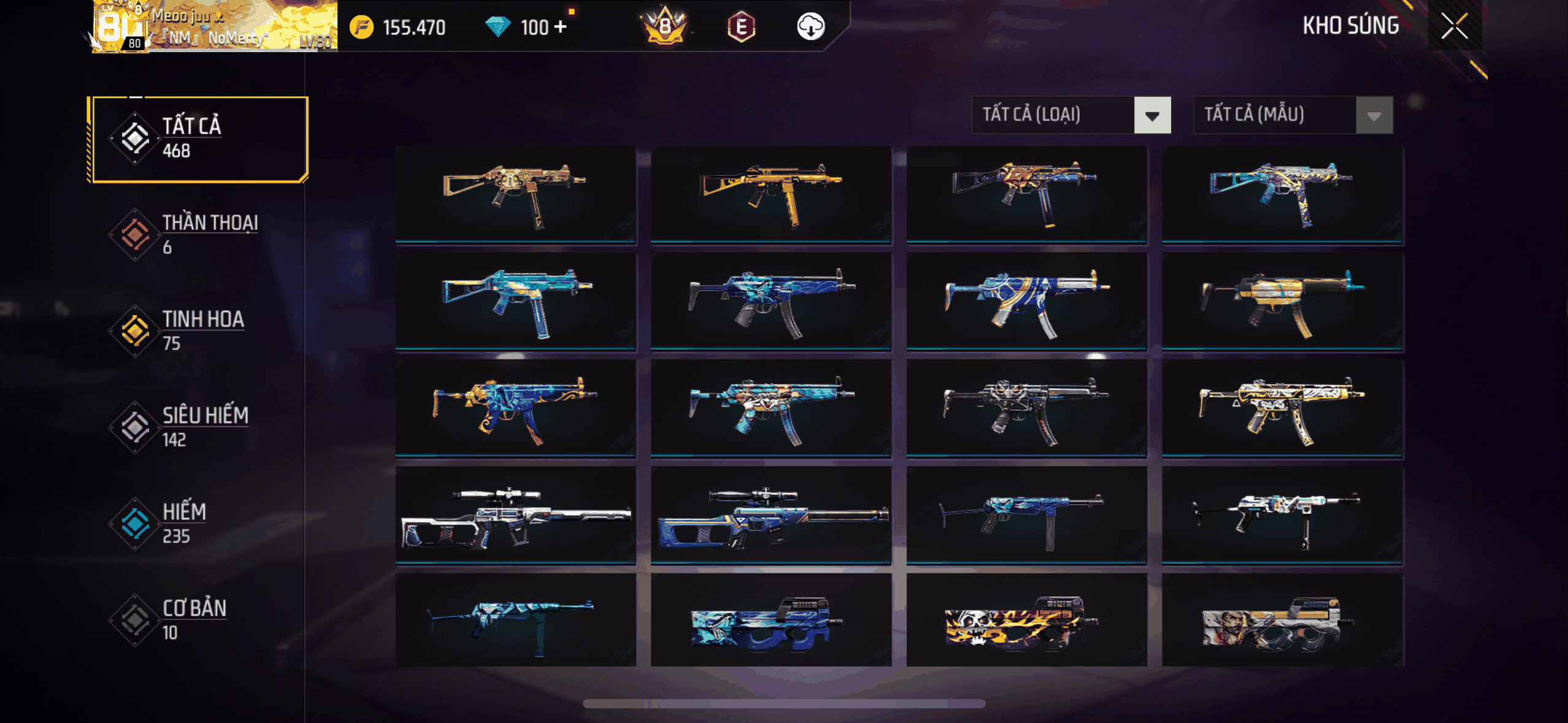Image resolution: width=1568 pixels, height=723 pixels.
Task: Open the Tinh Hoa rarity tab
Action: point(198,331)
